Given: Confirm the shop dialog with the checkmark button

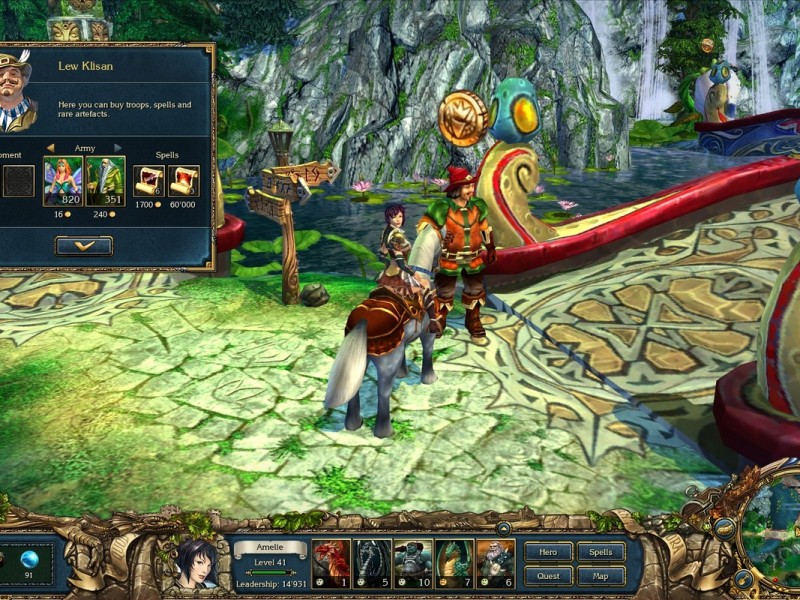Looking at the screenshot, I should click(x=84, y=245).
